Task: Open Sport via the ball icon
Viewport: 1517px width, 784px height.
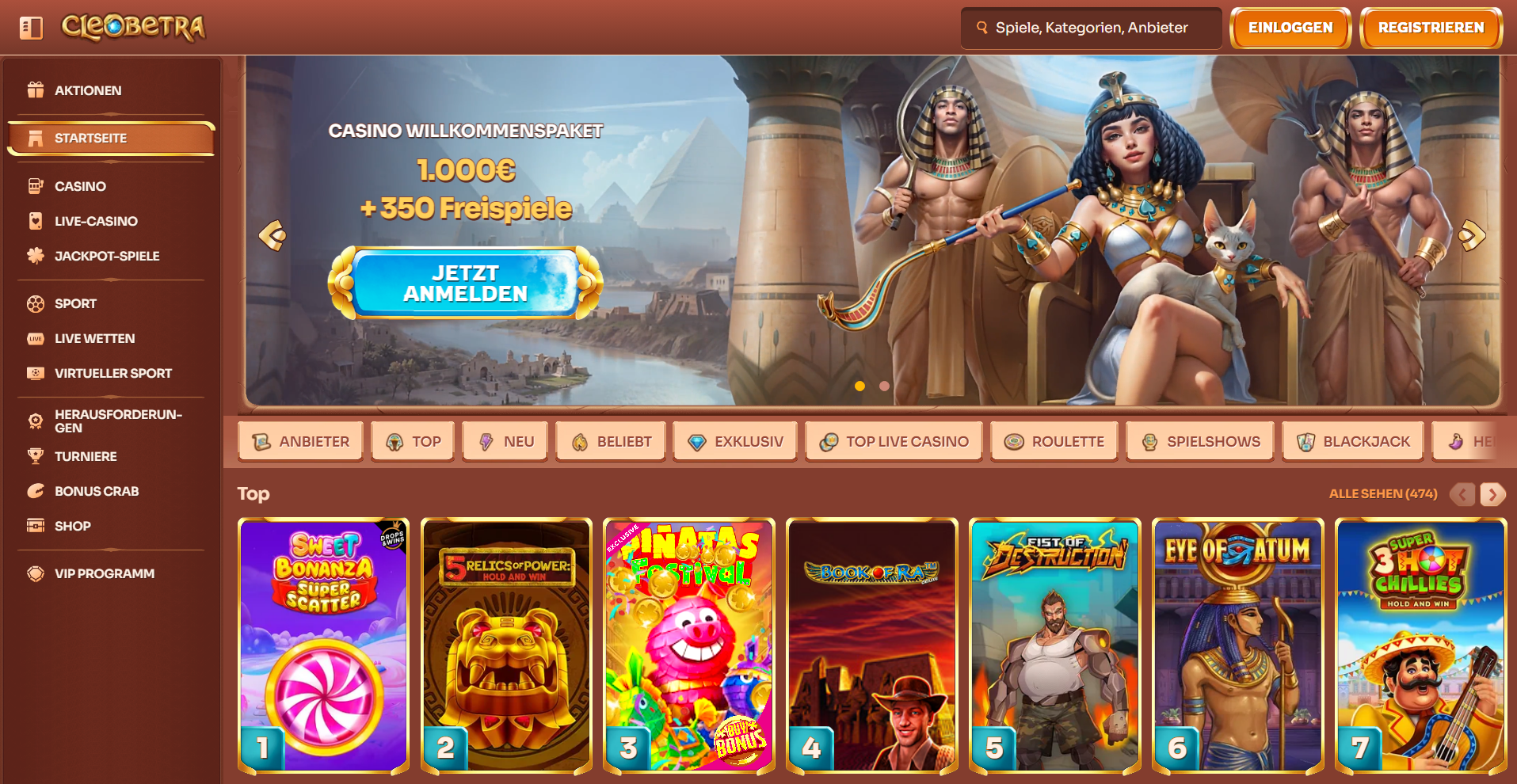Action: tap(35, 303)
